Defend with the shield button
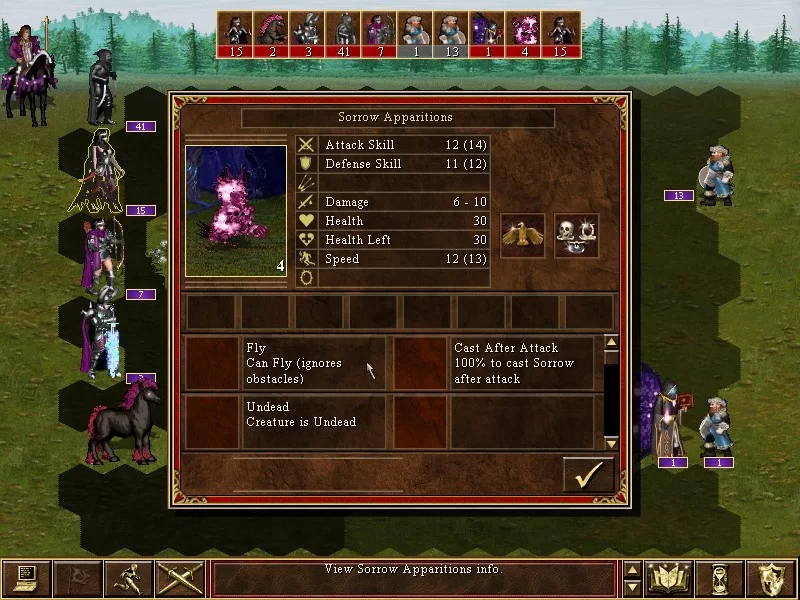 pyautogui.click(x=771, y=578)
